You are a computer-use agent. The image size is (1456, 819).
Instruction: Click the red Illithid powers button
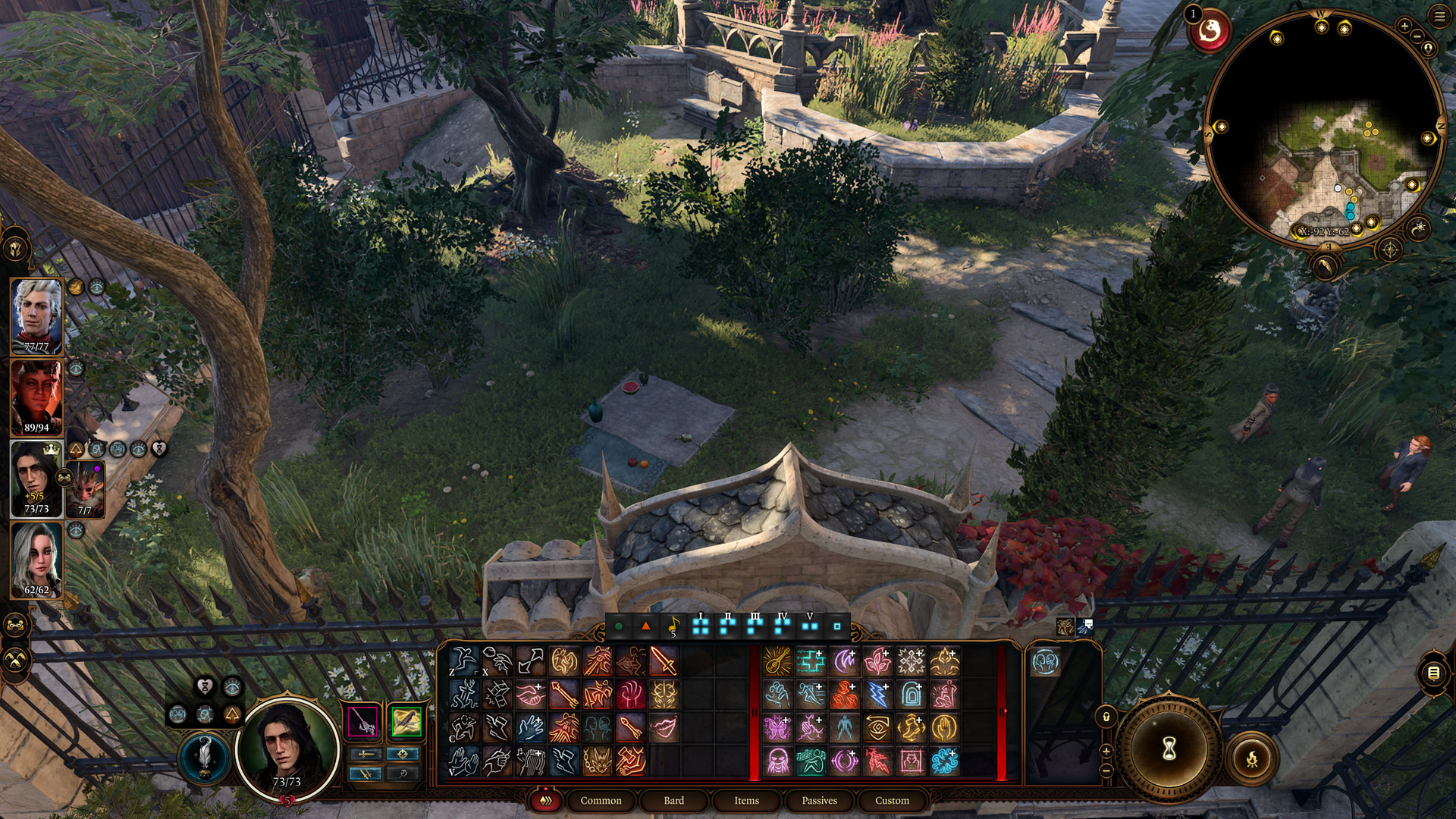1209,32
